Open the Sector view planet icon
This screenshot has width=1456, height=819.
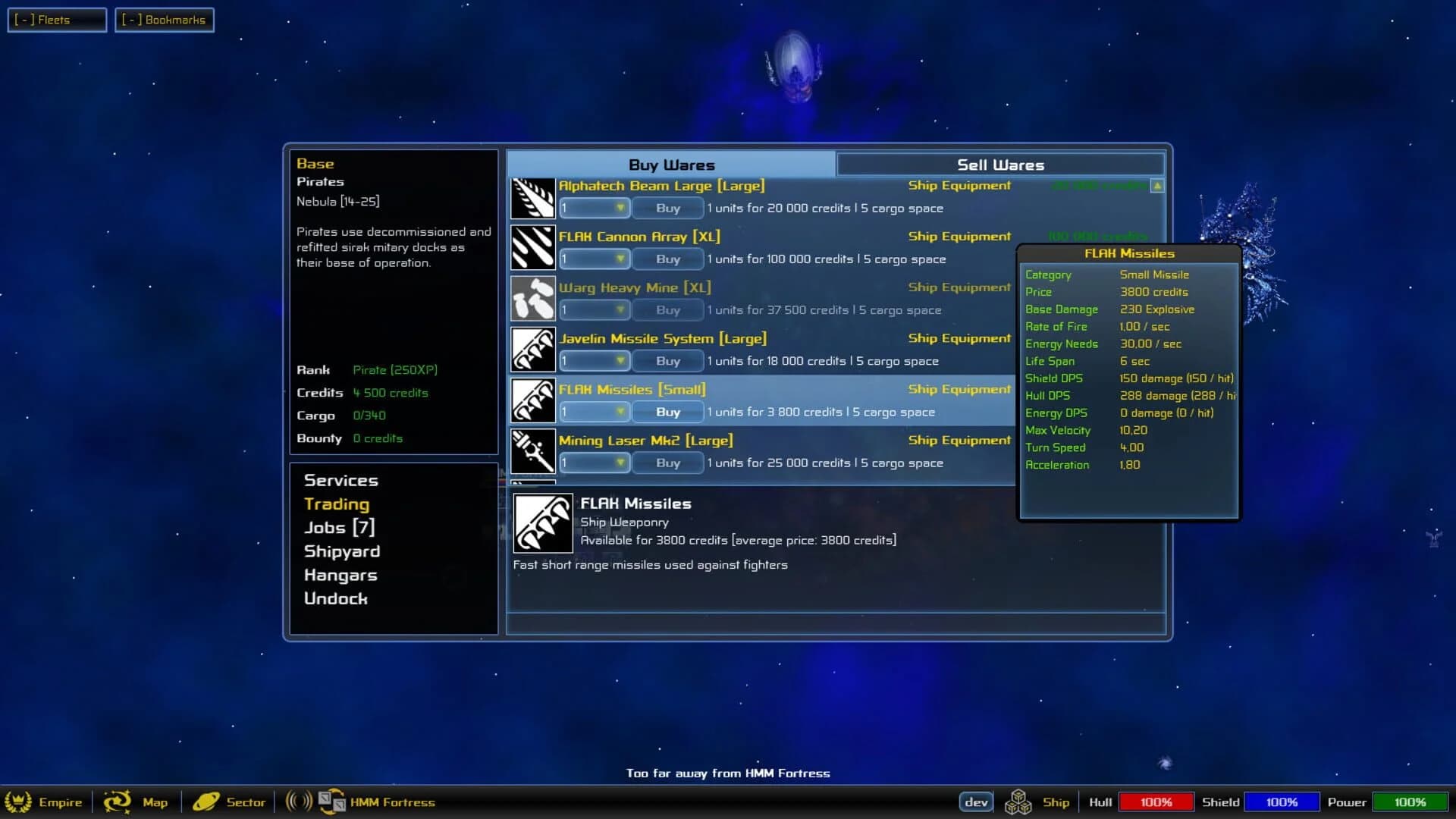point(207,801)
